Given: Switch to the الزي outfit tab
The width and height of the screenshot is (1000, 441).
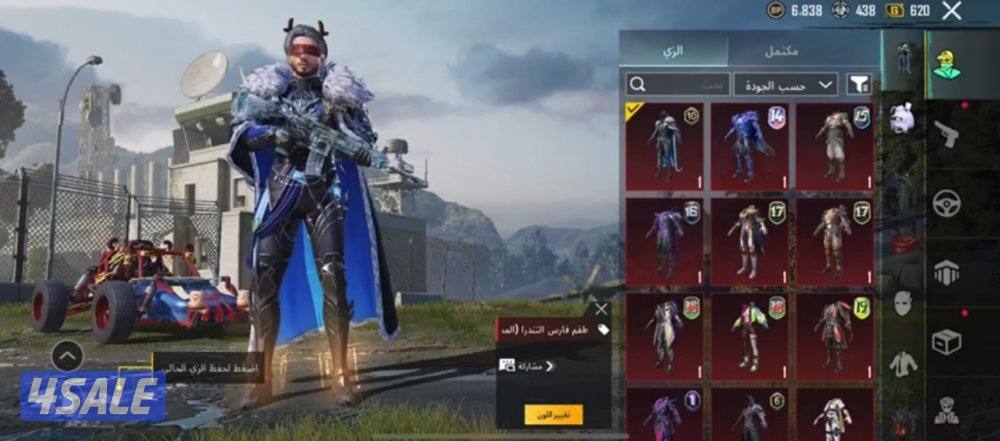Looking at the screenshot, I should pyautogui.click(x=673, y=49).
